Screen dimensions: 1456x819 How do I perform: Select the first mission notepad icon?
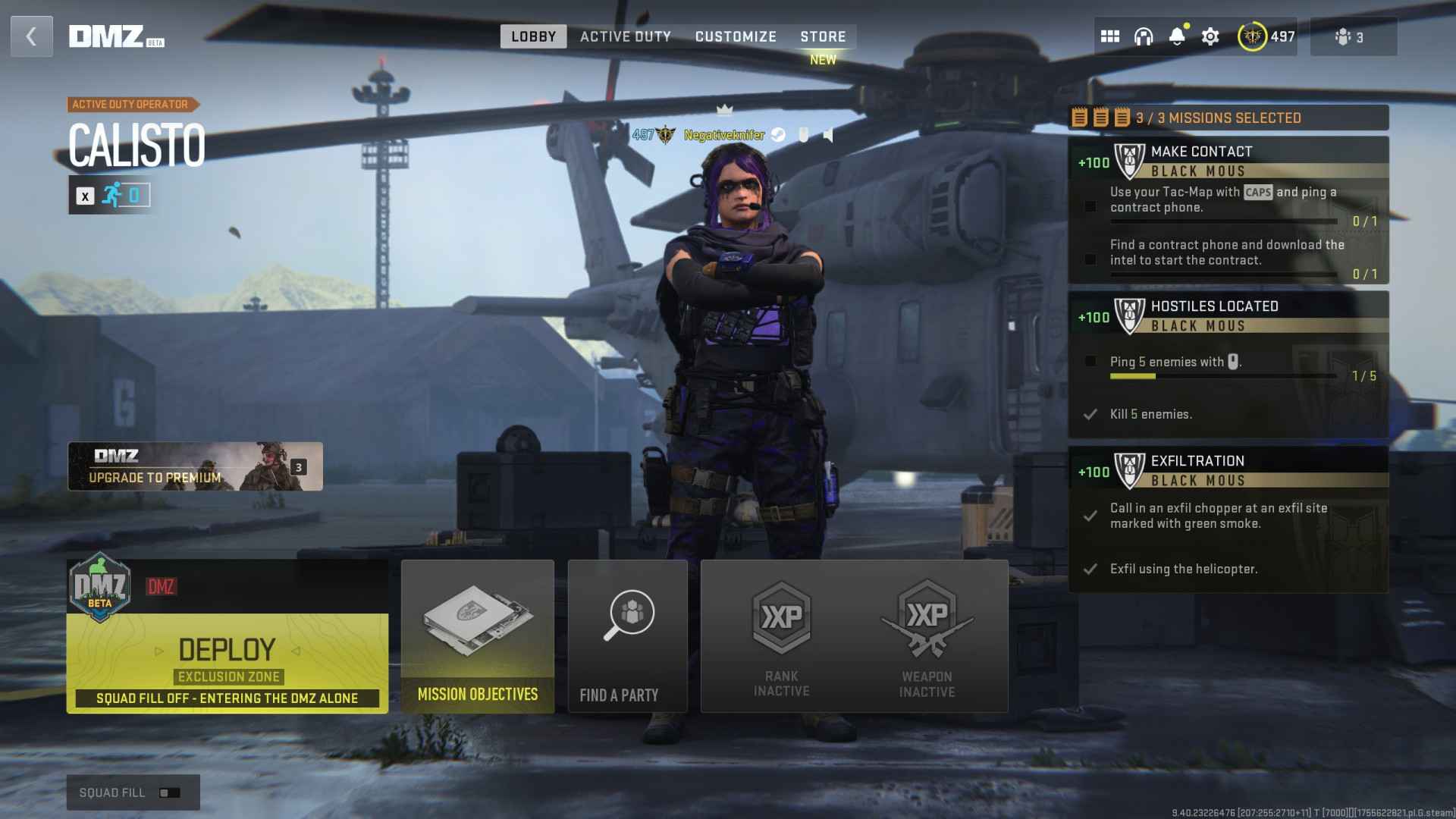(x=1078, y=118)
